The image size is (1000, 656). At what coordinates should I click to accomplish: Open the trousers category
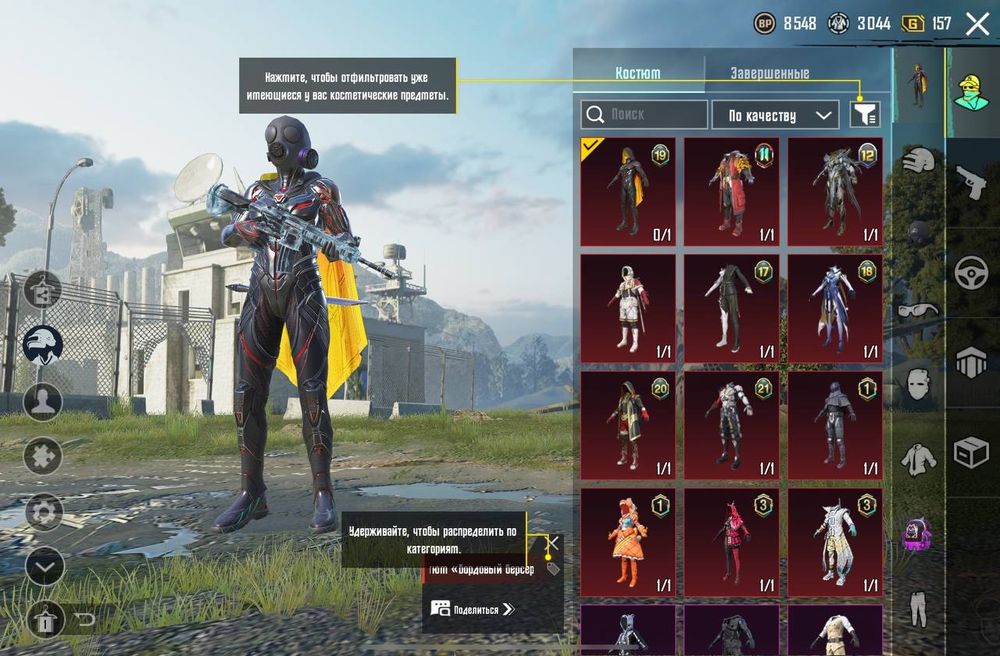coord(917,608)
